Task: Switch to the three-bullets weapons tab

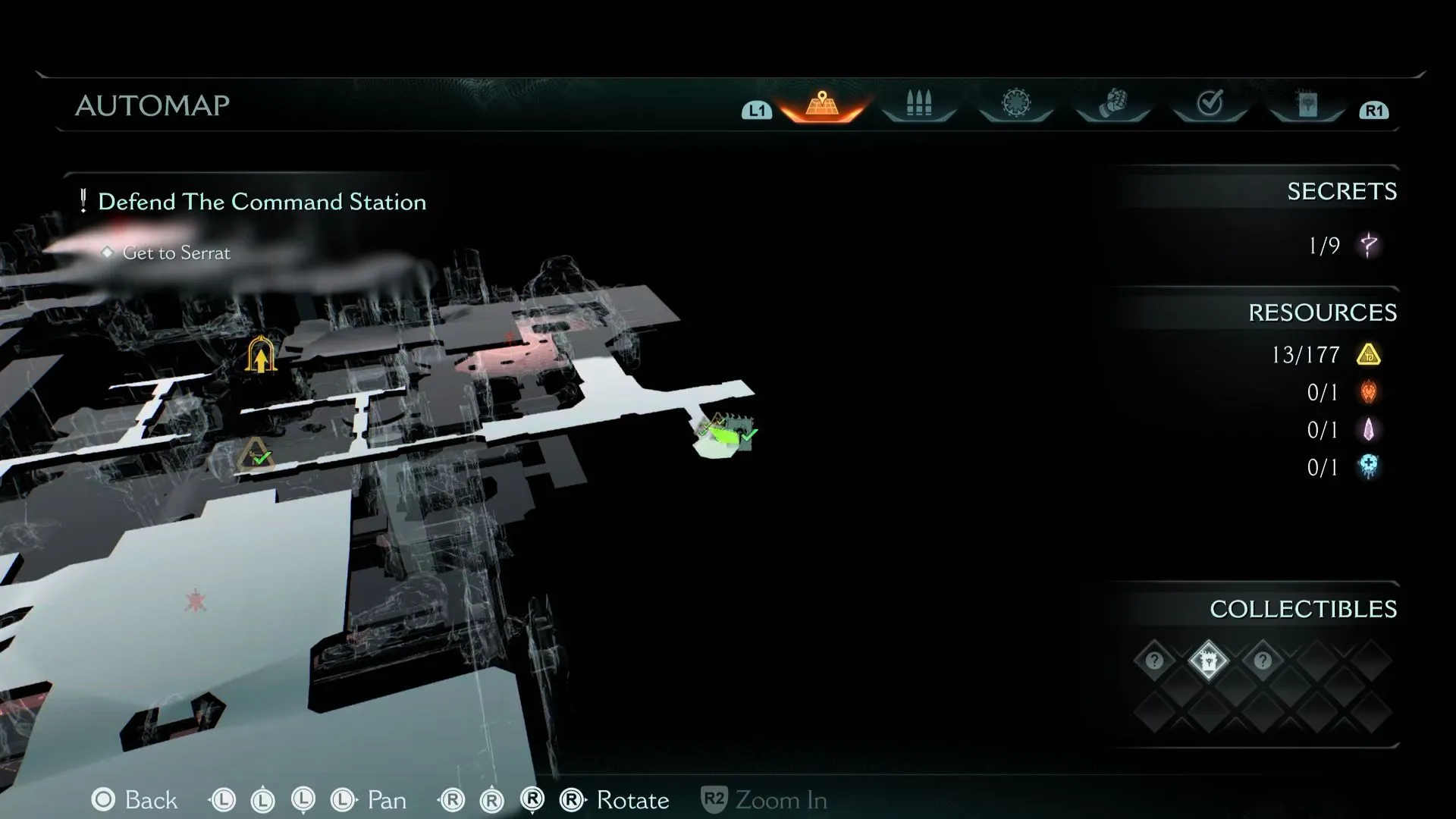Action: [918, 104]
